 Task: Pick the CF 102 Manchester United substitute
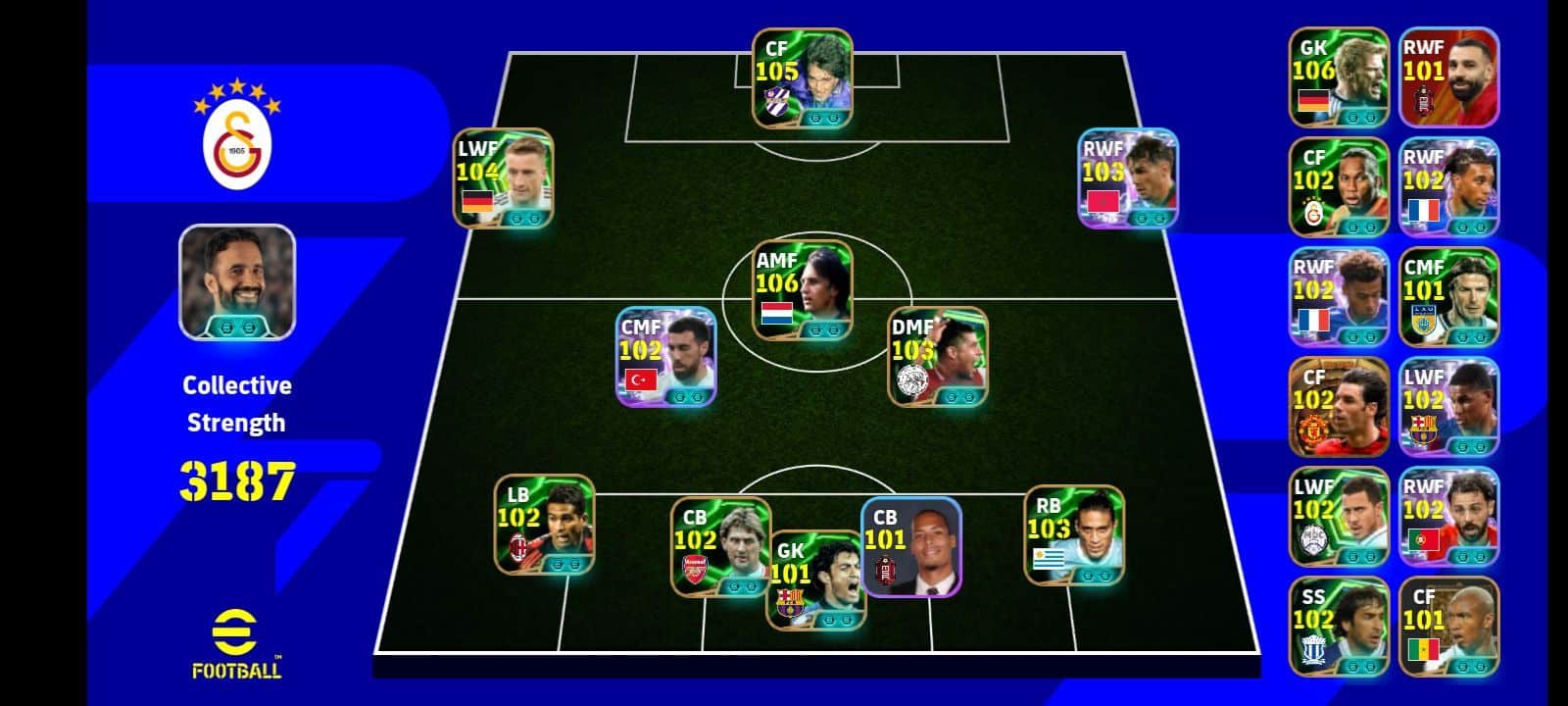tap(1339, 407)
